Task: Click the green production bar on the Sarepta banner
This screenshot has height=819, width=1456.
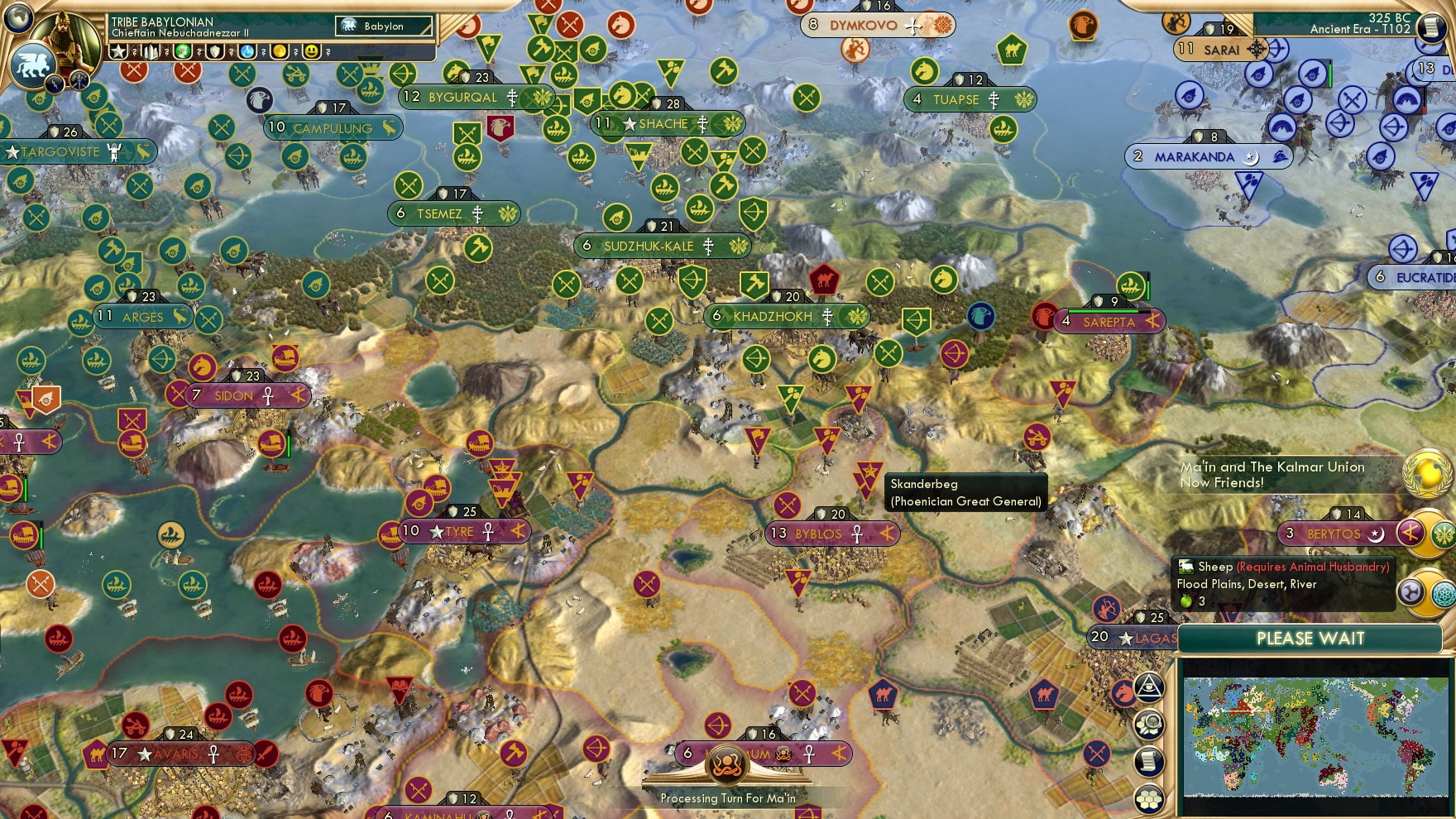Action: click(x=1103, y=311)
